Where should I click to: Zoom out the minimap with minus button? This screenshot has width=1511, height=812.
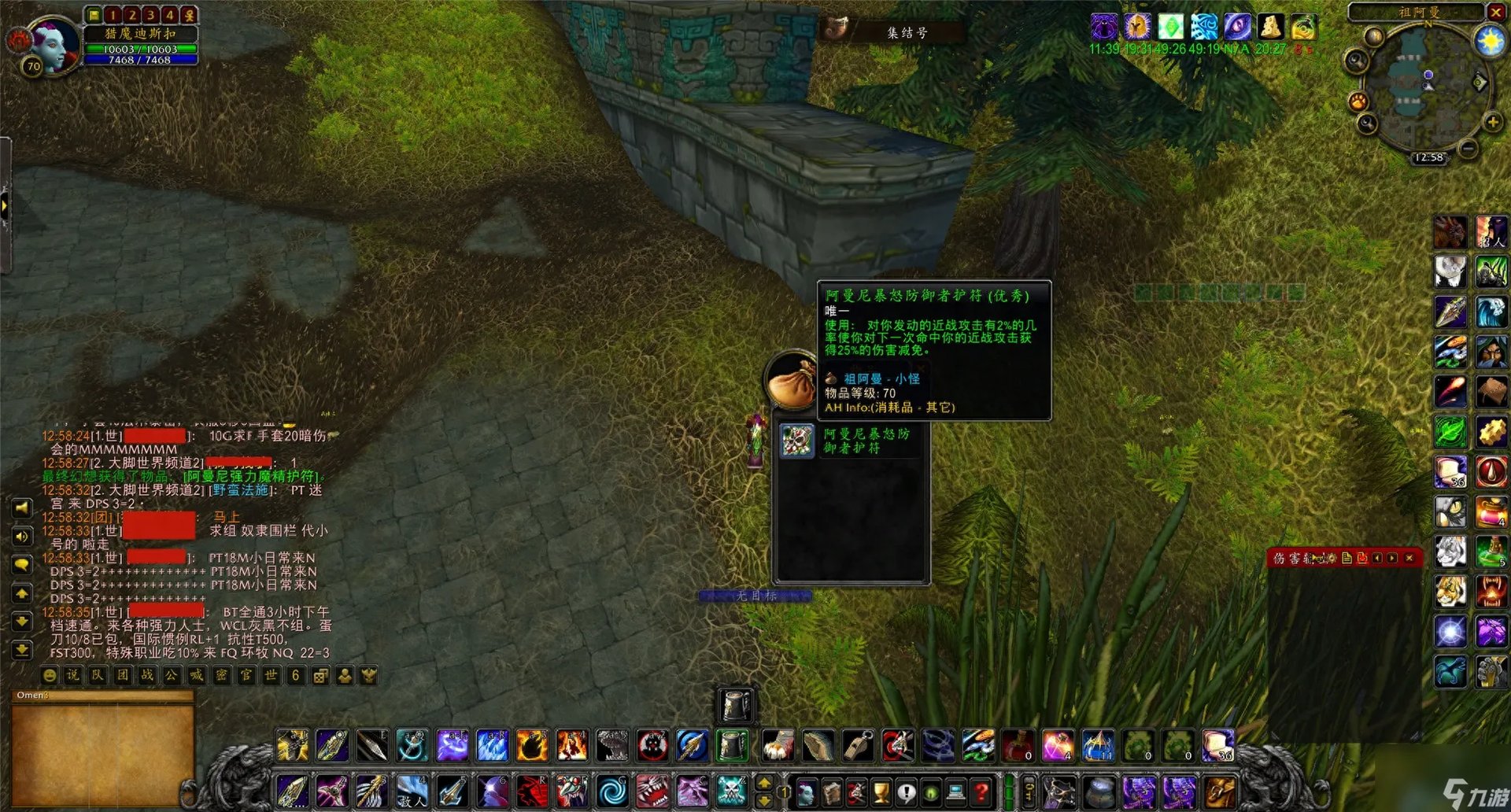point(1468,147)
